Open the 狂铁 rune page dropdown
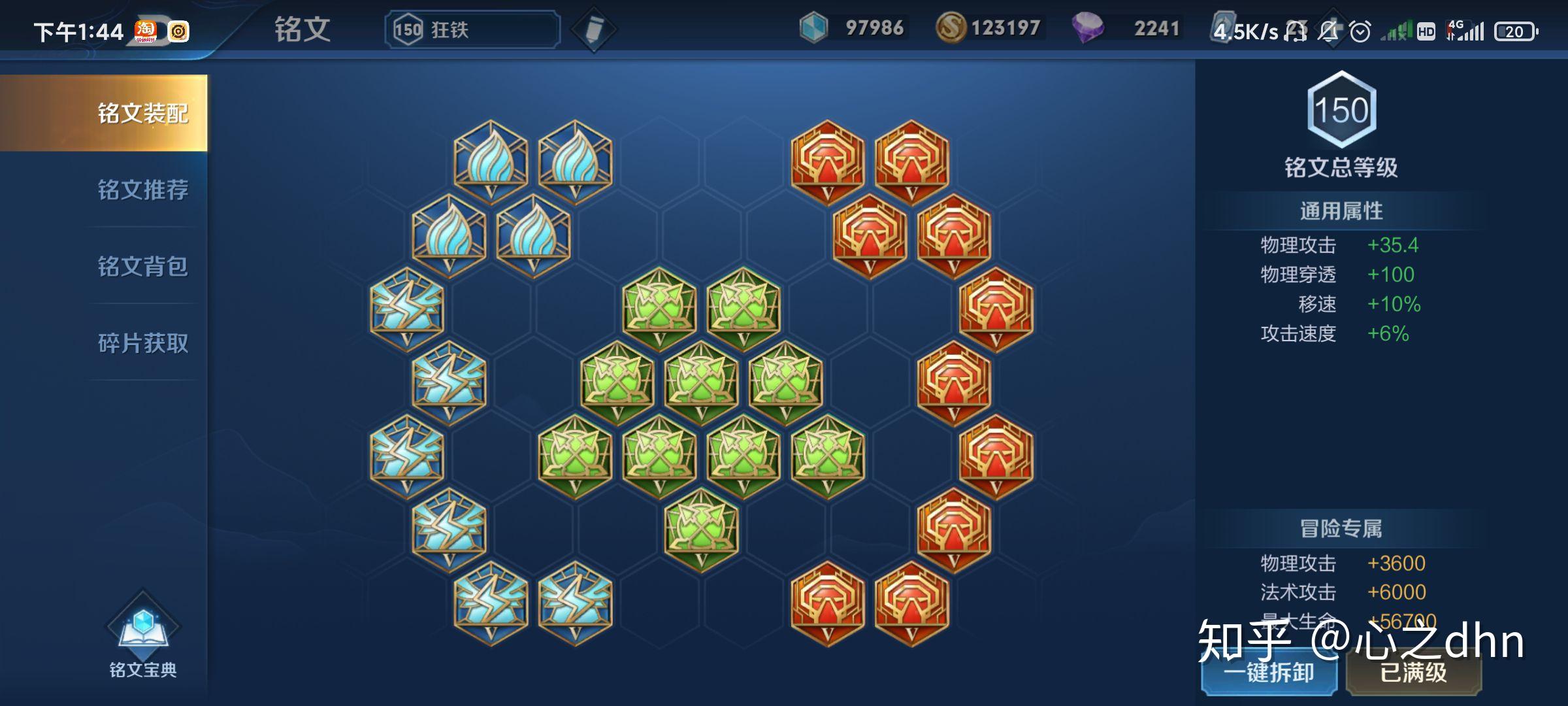 (472, 29)
